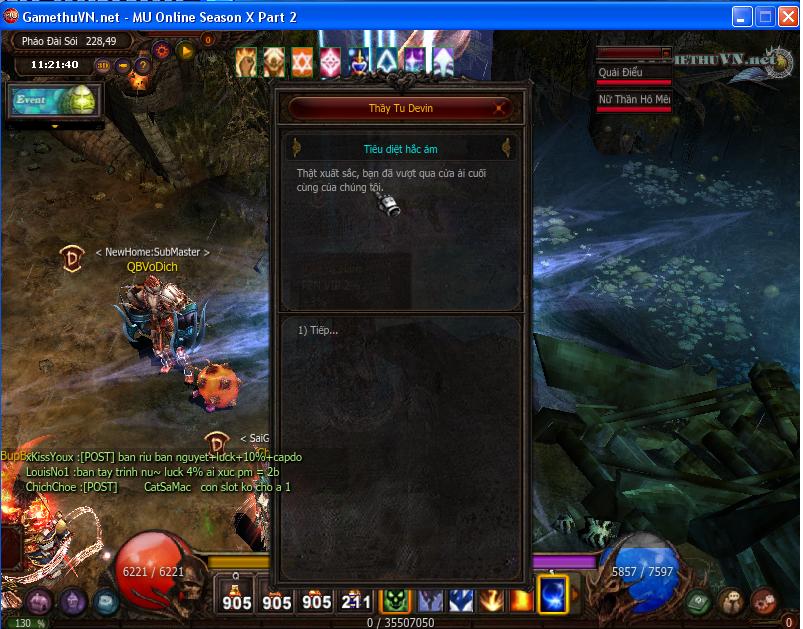Minimize the game window

coord(742,17)
